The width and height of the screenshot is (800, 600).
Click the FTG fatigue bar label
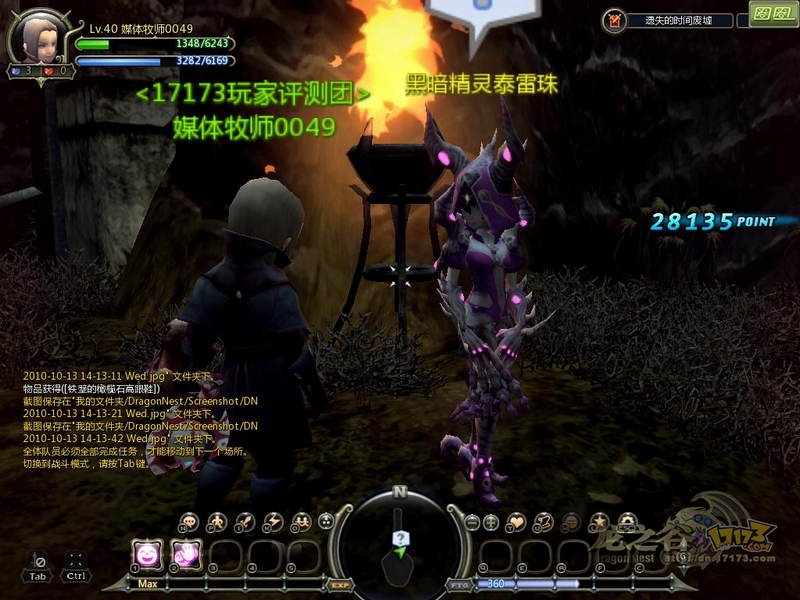point(460,584)
